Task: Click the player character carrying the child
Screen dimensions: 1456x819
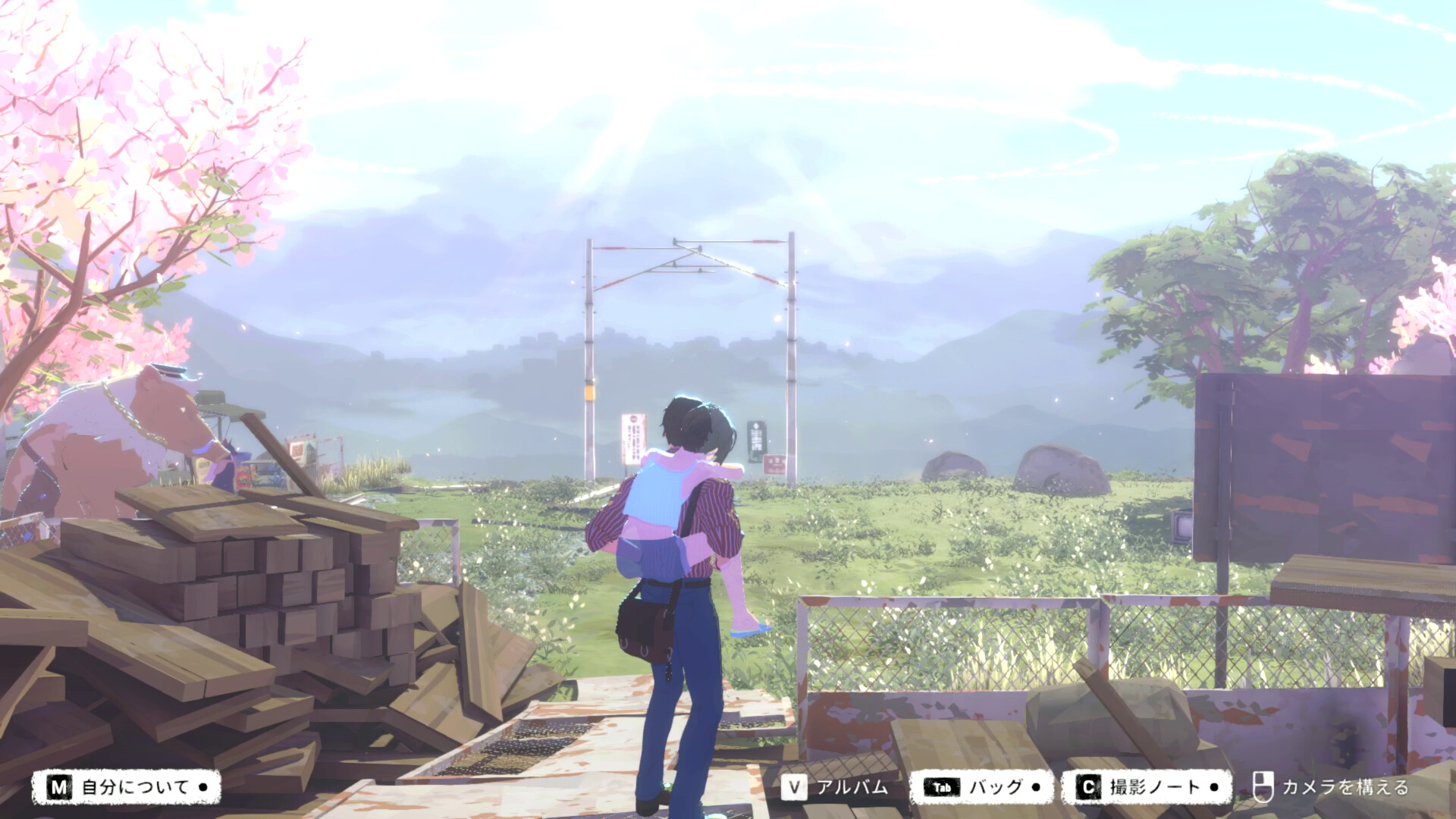Action: 682,569
